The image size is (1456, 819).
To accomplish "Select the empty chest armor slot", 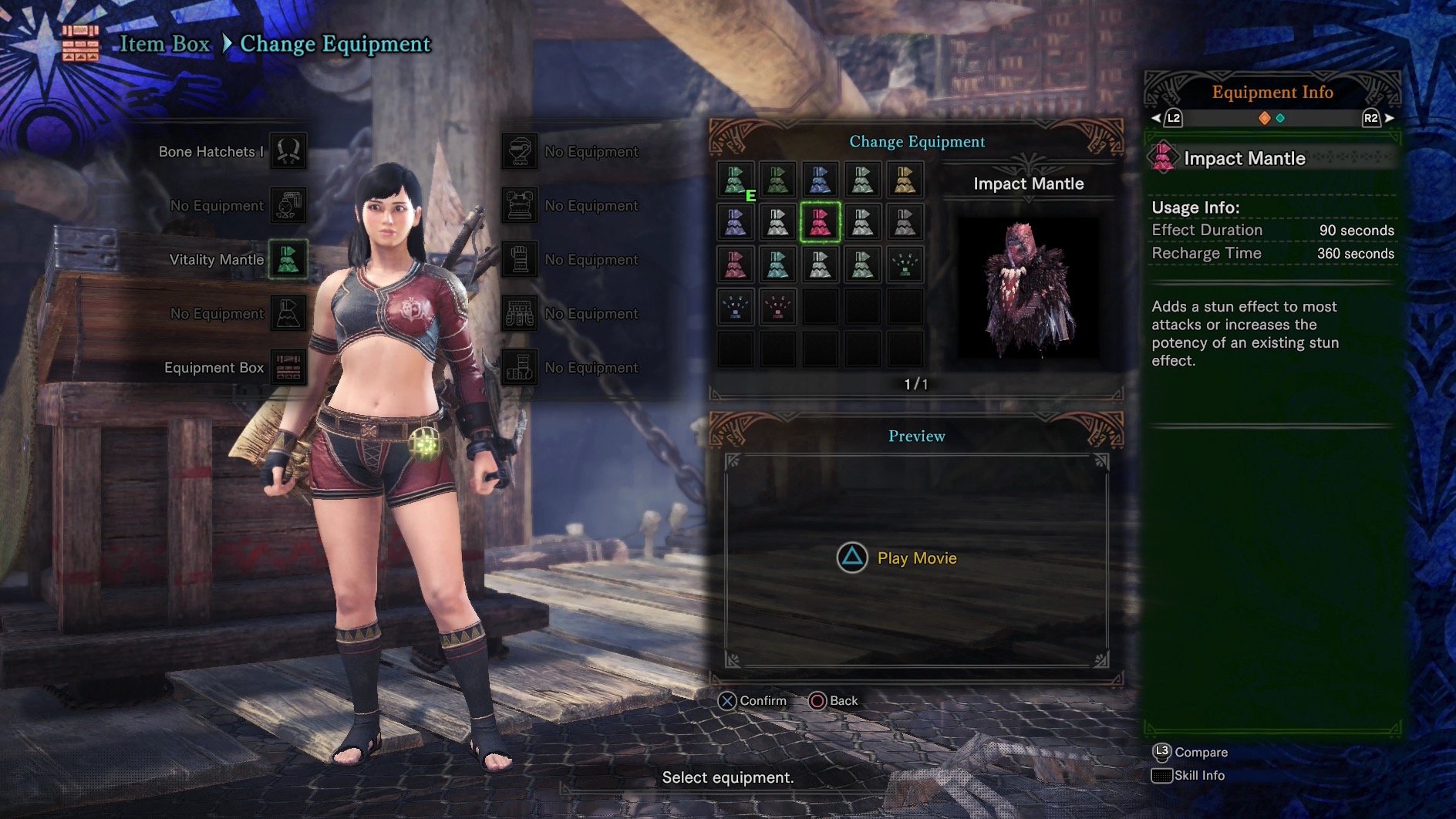I will (520, 205).
